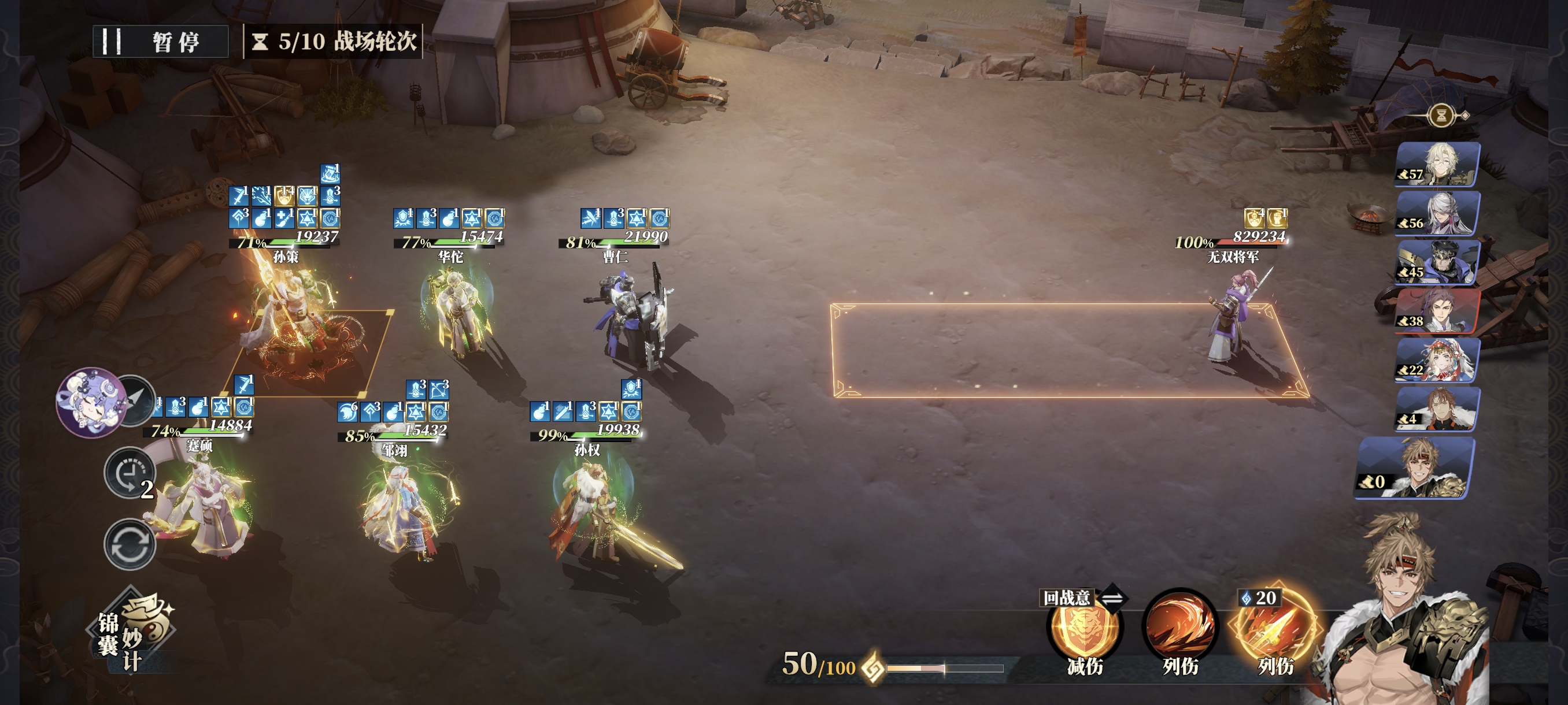Click the red-framed portrait numbered 38

(1437, 311)
